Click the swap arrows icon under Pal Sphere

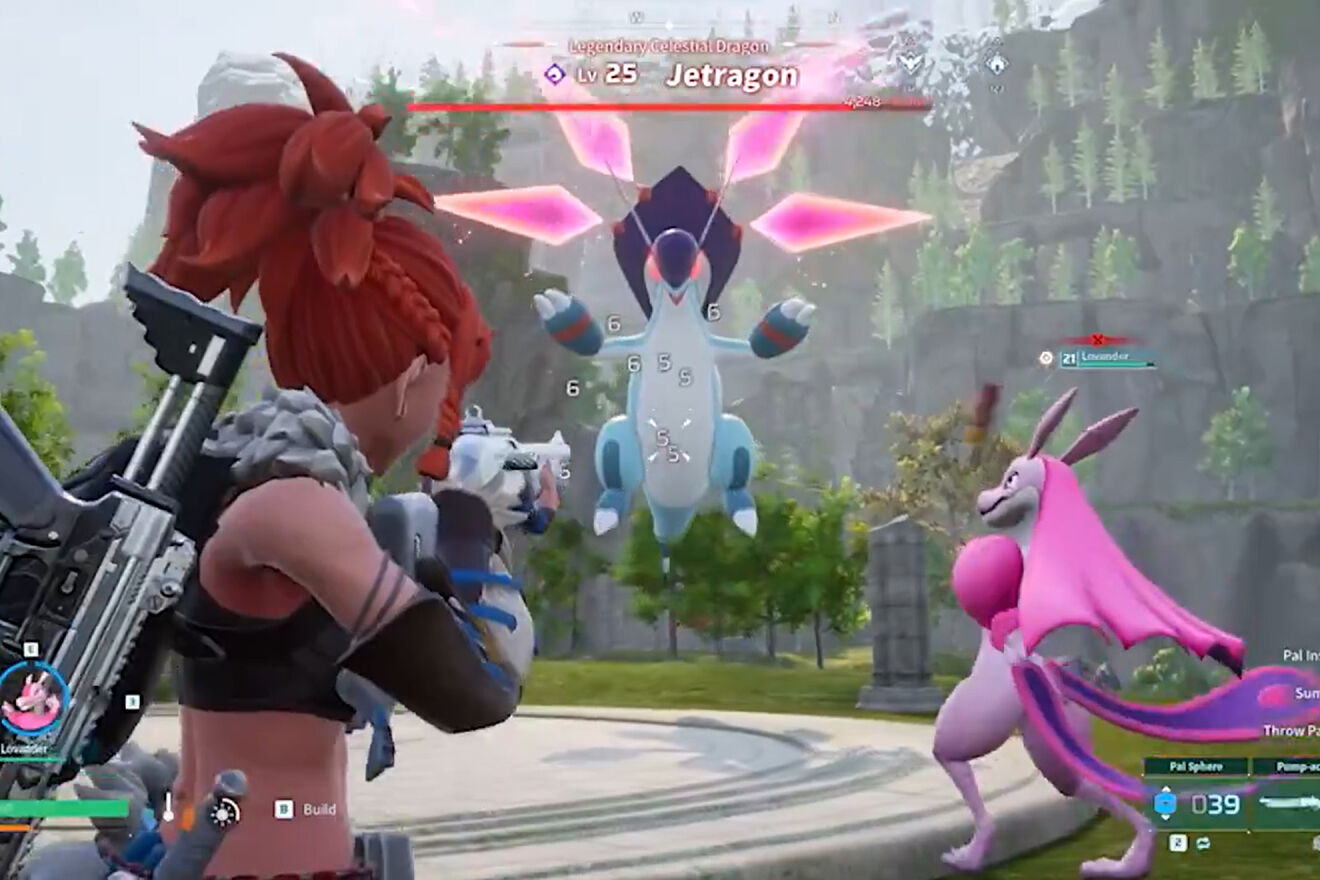pos(1203,842)
